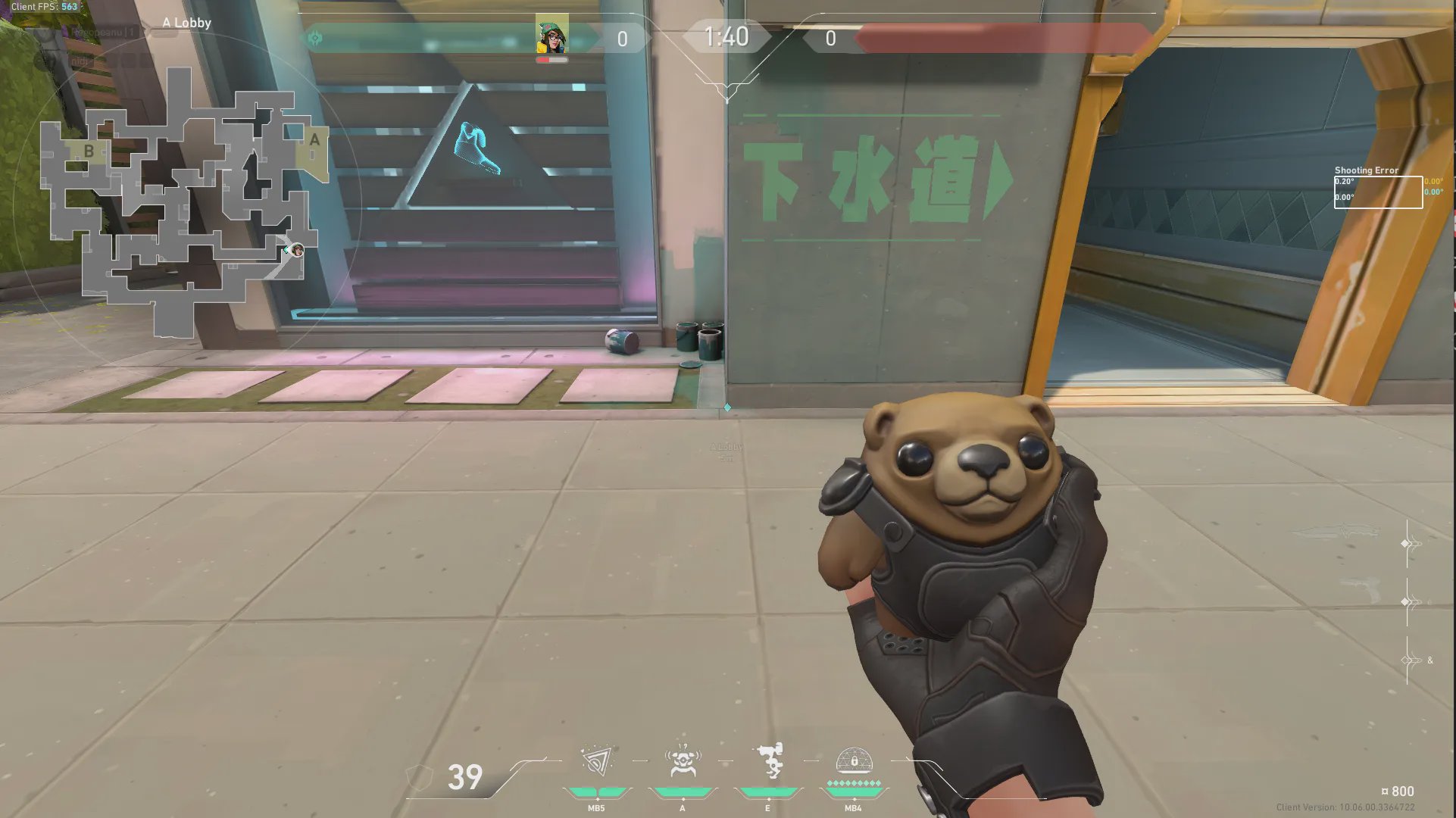Click Killjoy's agent portrait at top center

click(554, 34)
